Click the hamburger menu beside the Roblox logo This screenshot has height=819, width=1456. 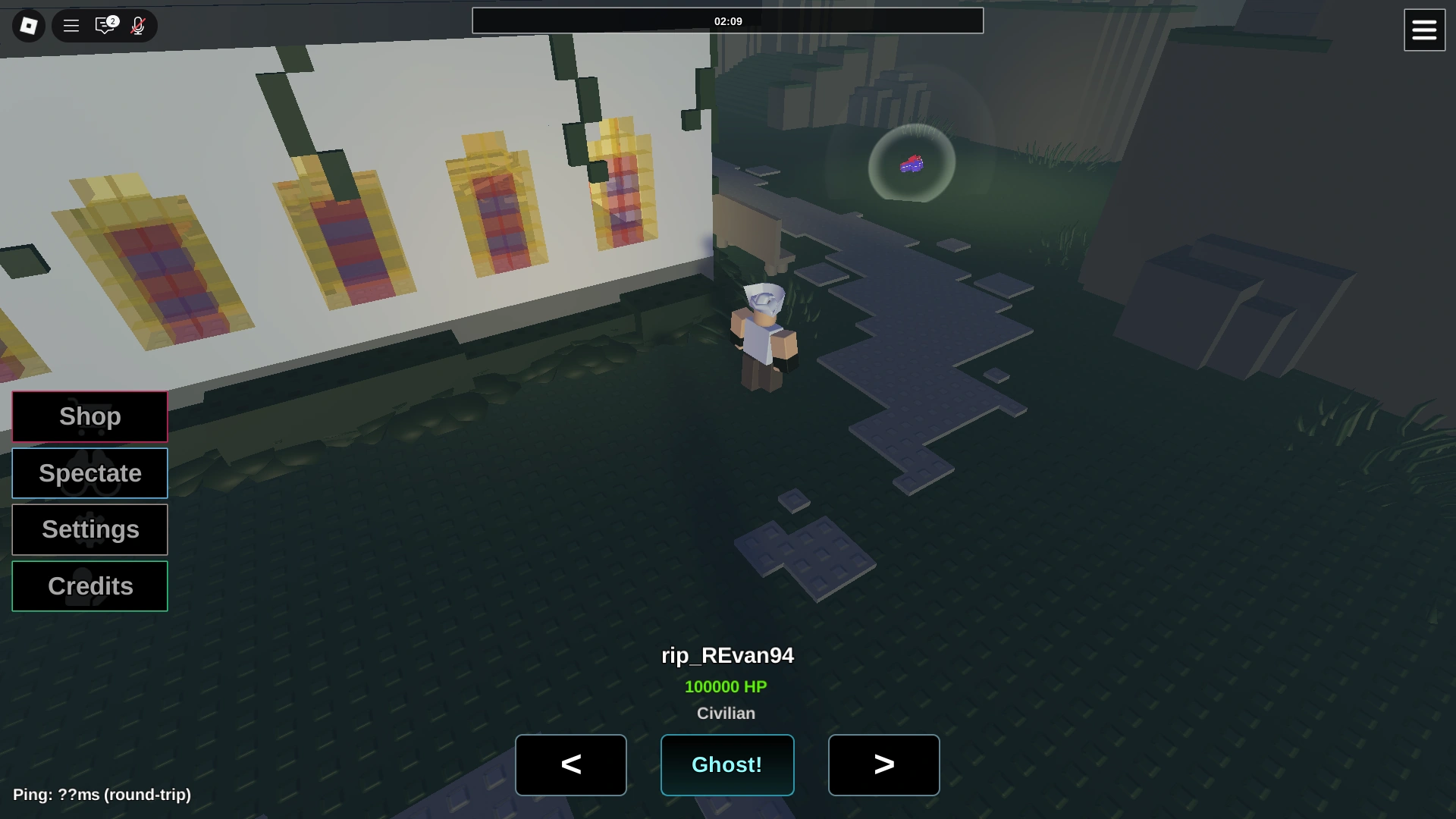(x=71, y=25)
